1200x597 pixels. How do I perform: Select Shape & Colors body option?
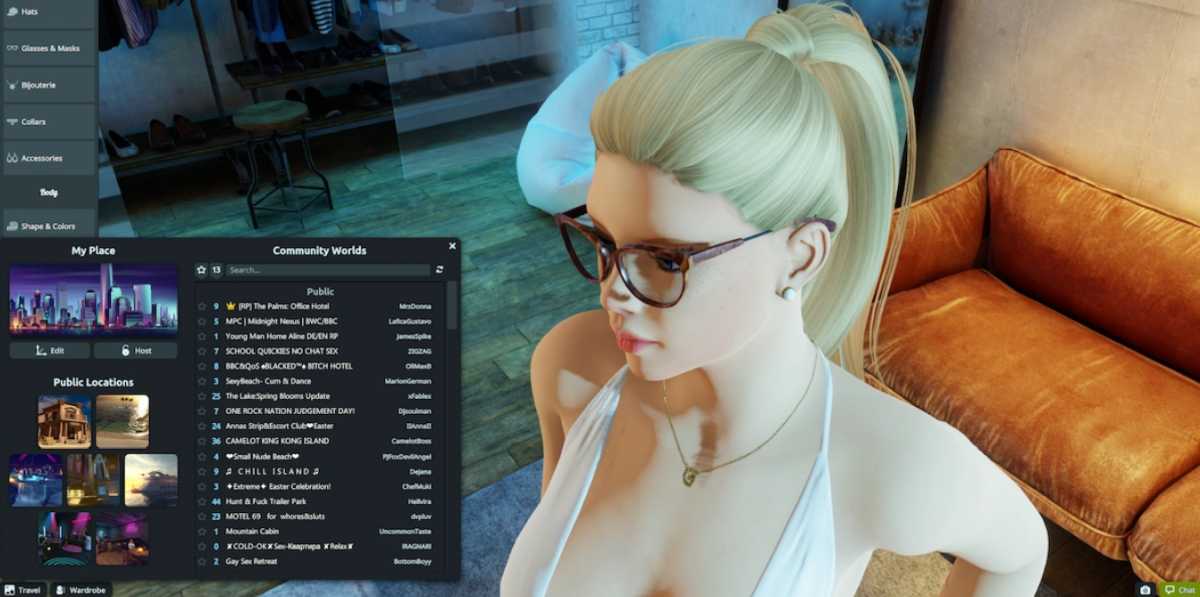(48, 226)
